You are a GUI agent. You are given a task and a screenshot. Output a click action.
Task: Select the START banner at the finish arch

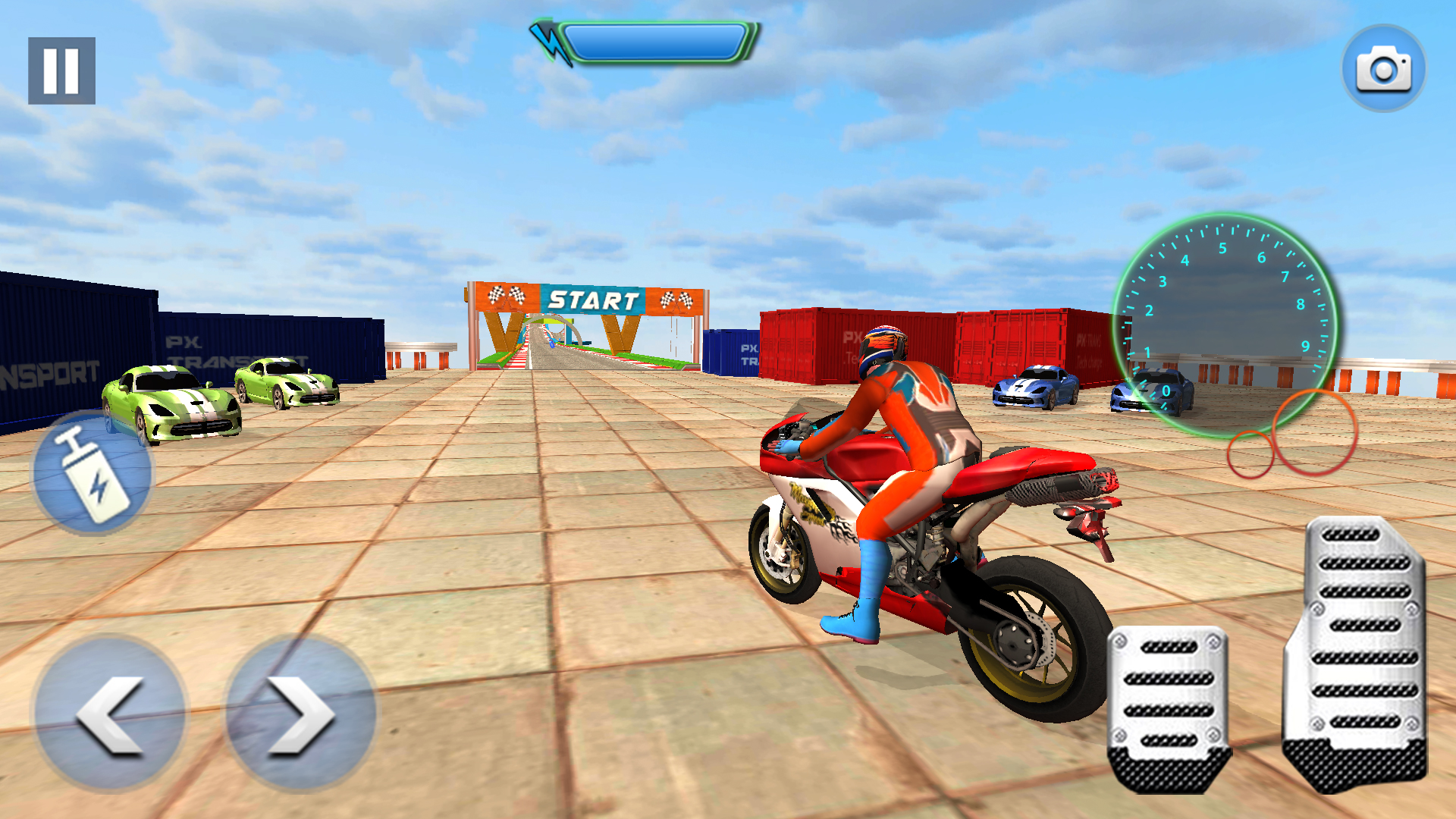[x=593, y=297]
